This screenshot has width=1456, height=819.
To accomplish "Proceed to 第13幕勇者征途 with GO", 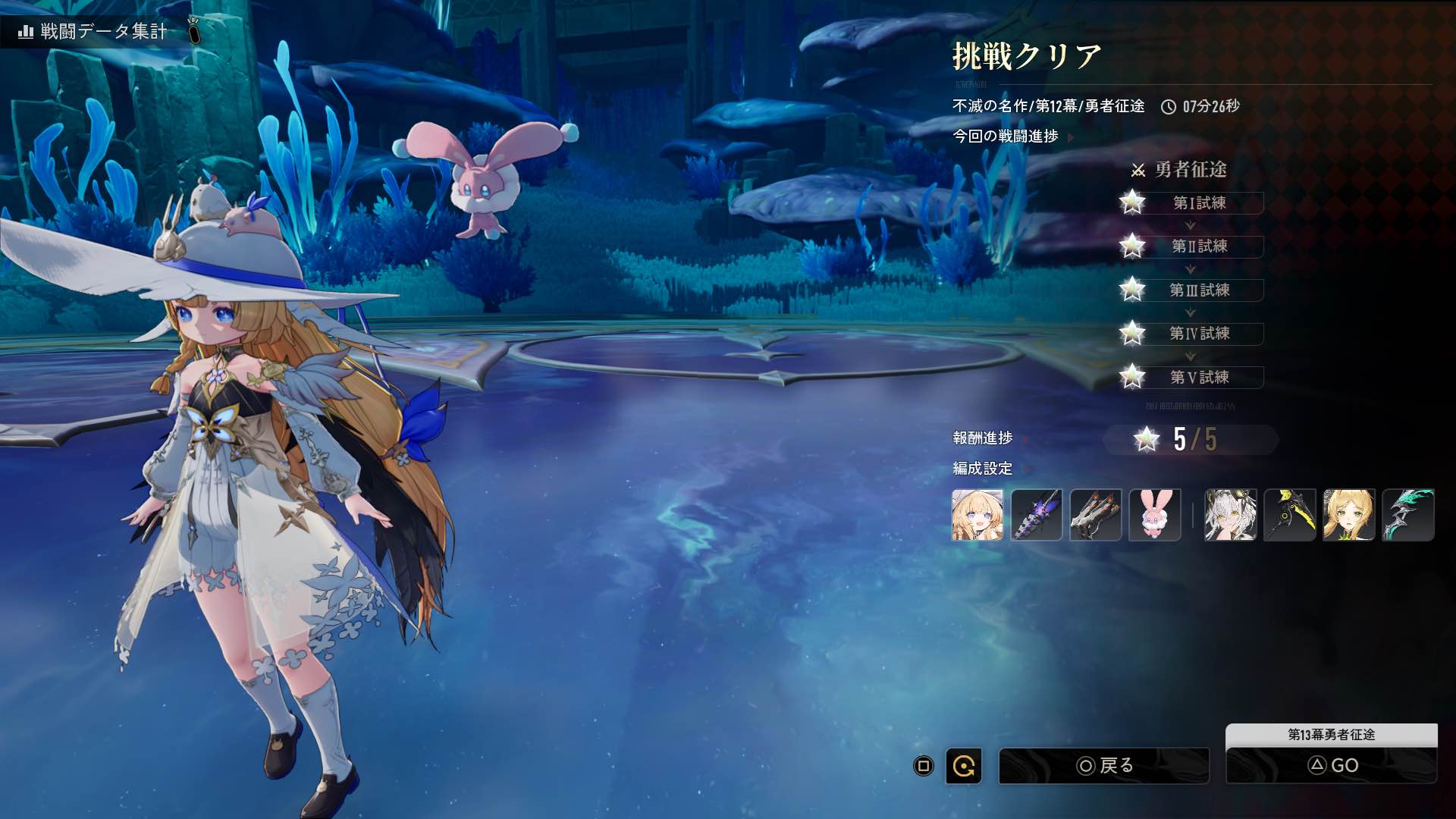I will [x=1332, y=765].
